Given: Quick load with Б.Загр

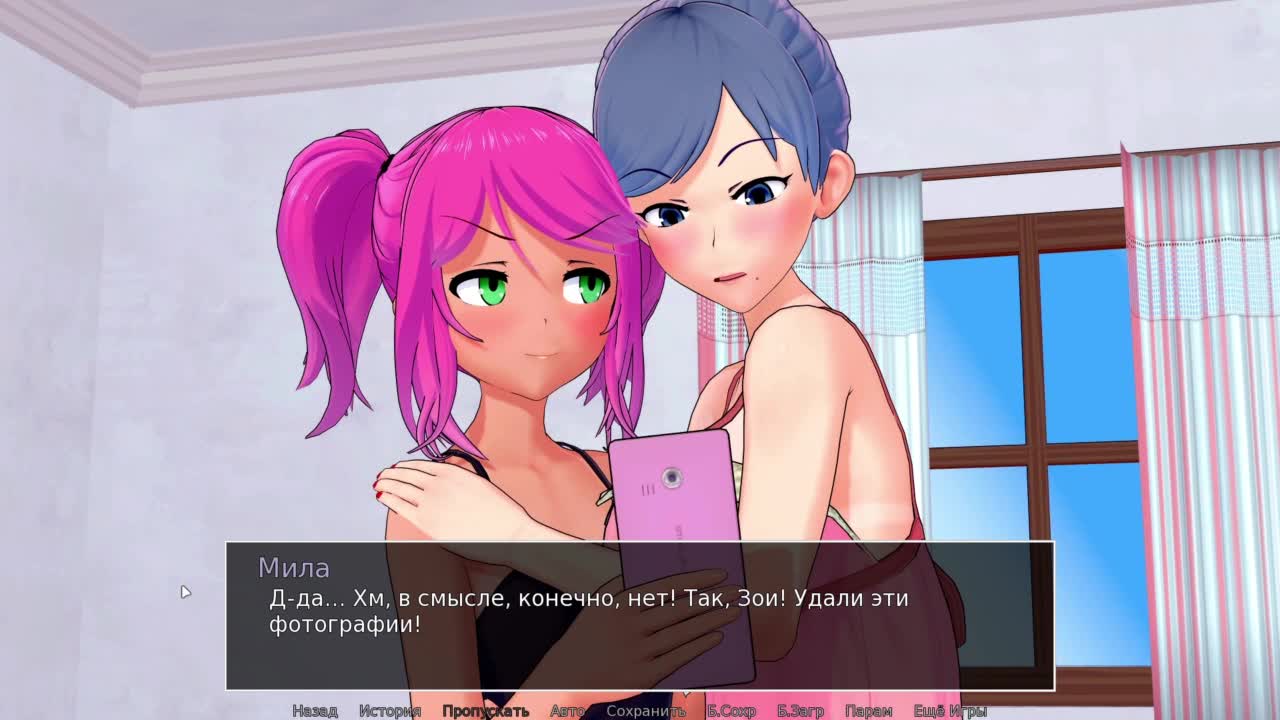Looking at the screenshot, I should point(800,711).
